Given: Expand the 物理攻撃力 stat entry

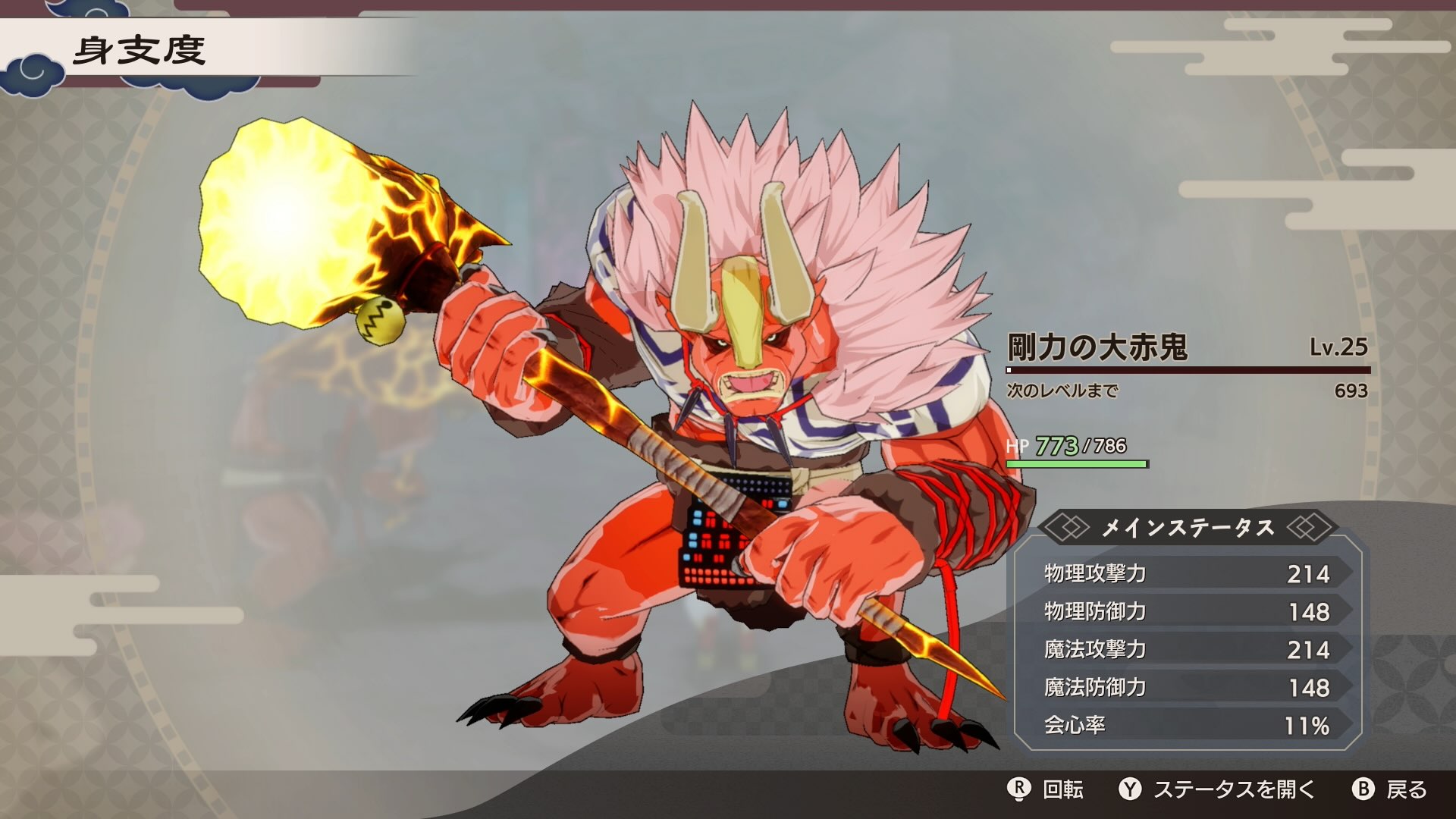Looking at the screenshot, I should click(1191, 575).
